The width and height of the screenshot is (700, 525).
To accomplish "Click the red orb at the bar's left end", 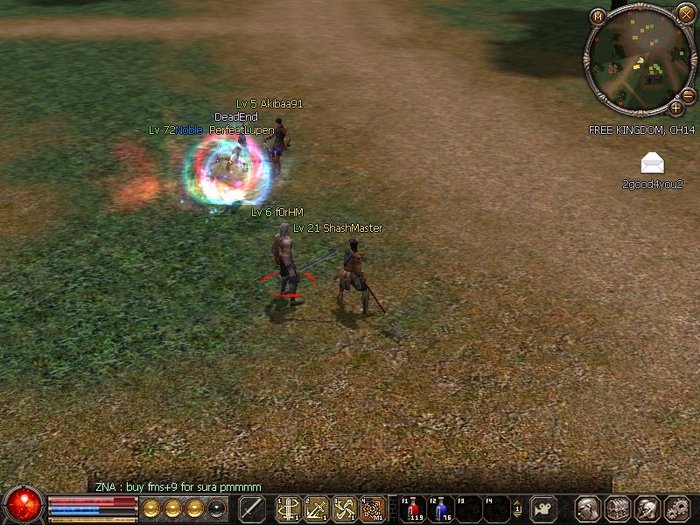I will (22, 506).
